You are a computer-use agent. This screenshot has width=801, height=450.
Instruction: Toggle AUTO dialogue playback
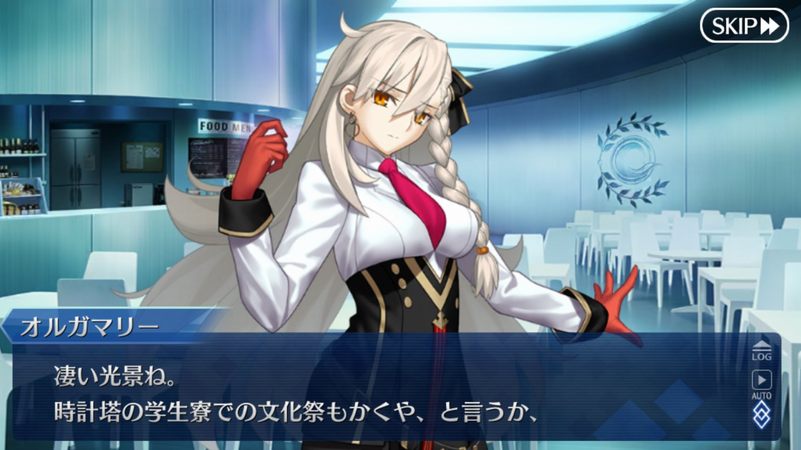point(761,383)
